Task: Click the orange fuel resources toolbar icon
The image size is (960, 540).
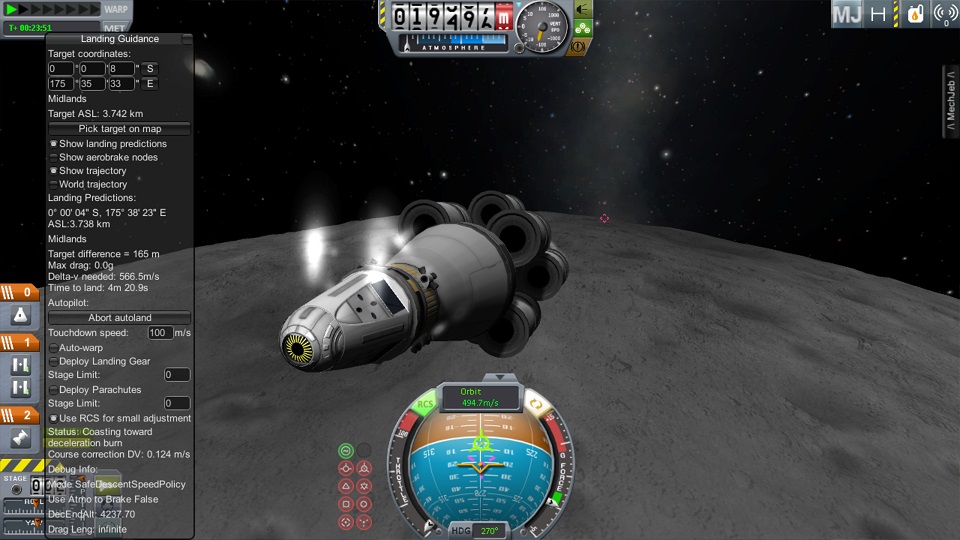Action: pyautogui.click(x=914, y=14)
